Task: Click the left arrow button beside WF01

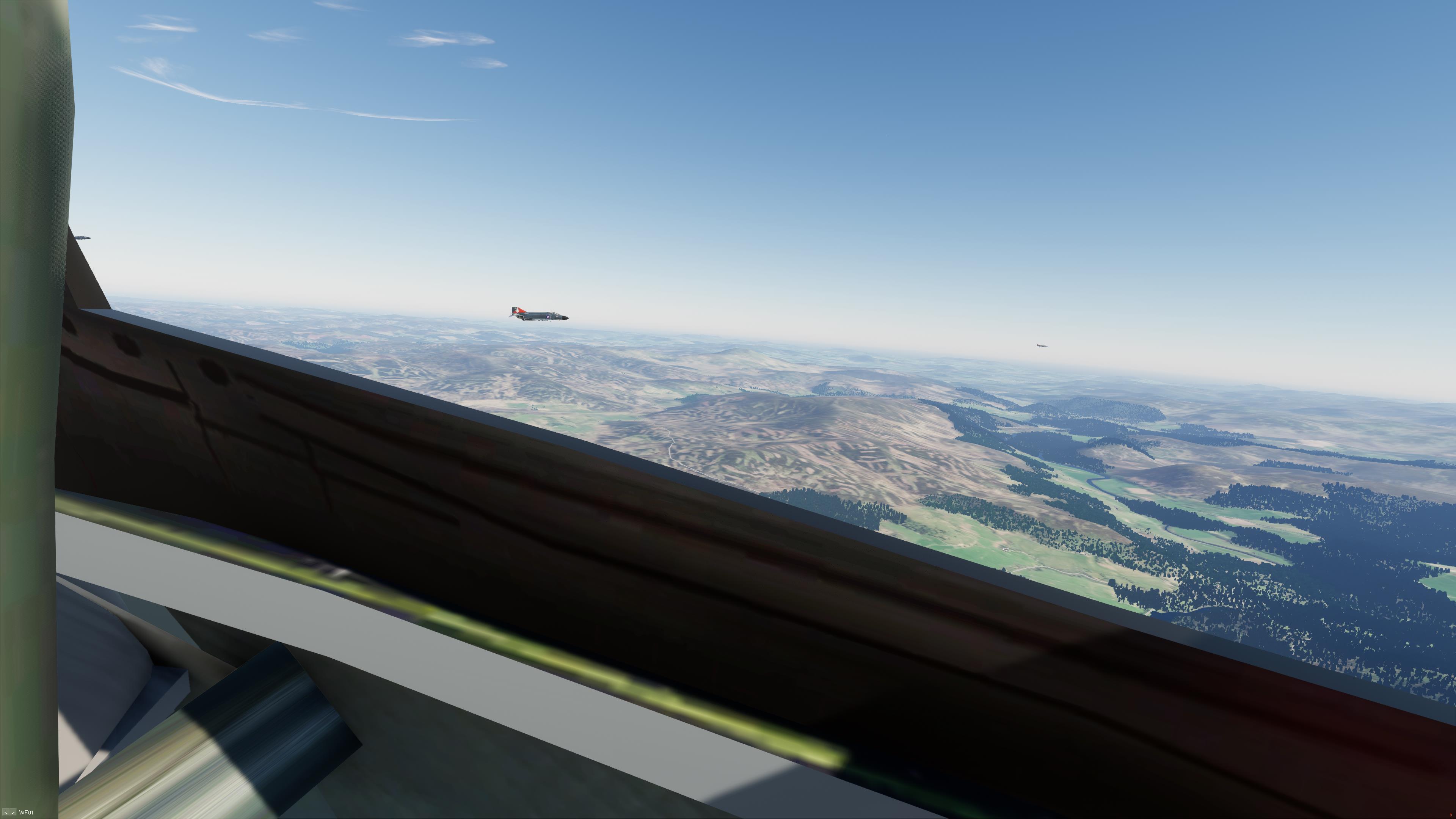Action: click(6, 813)
